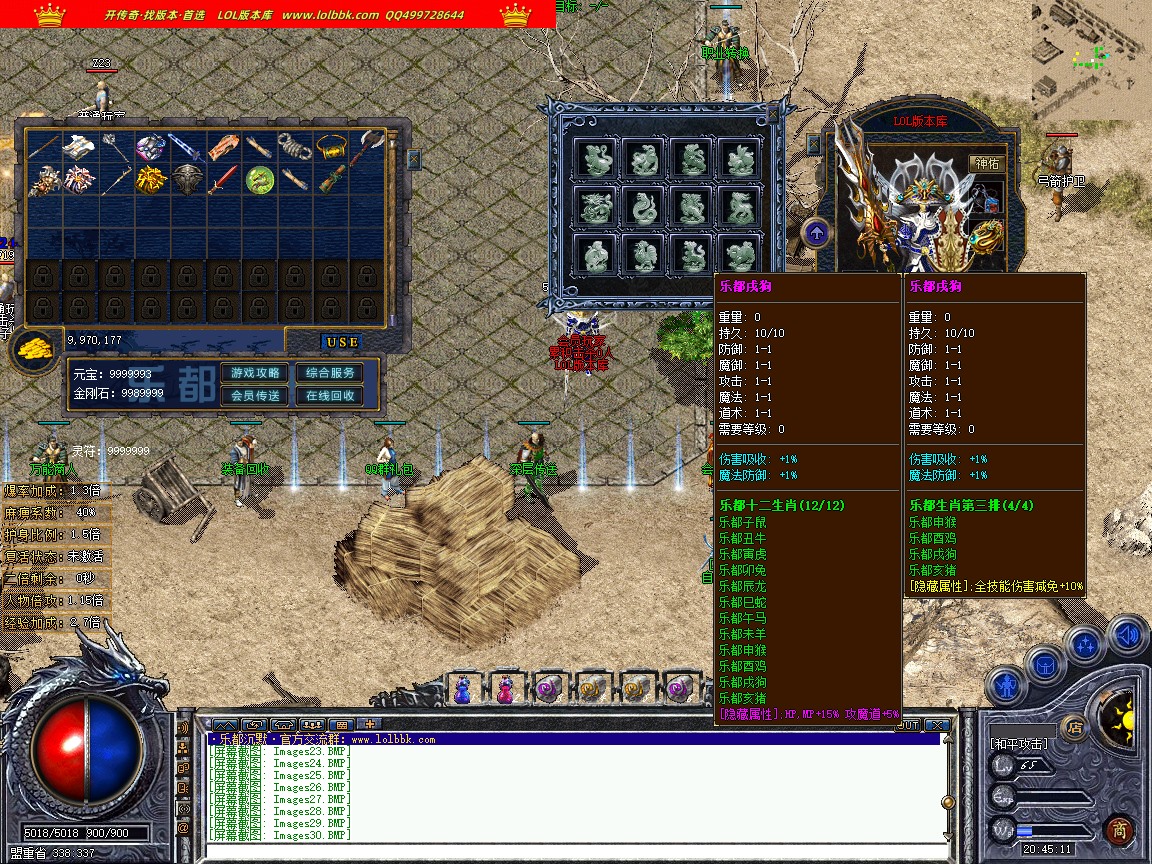Open the 综合服务 services button

[x=330, y=373]
